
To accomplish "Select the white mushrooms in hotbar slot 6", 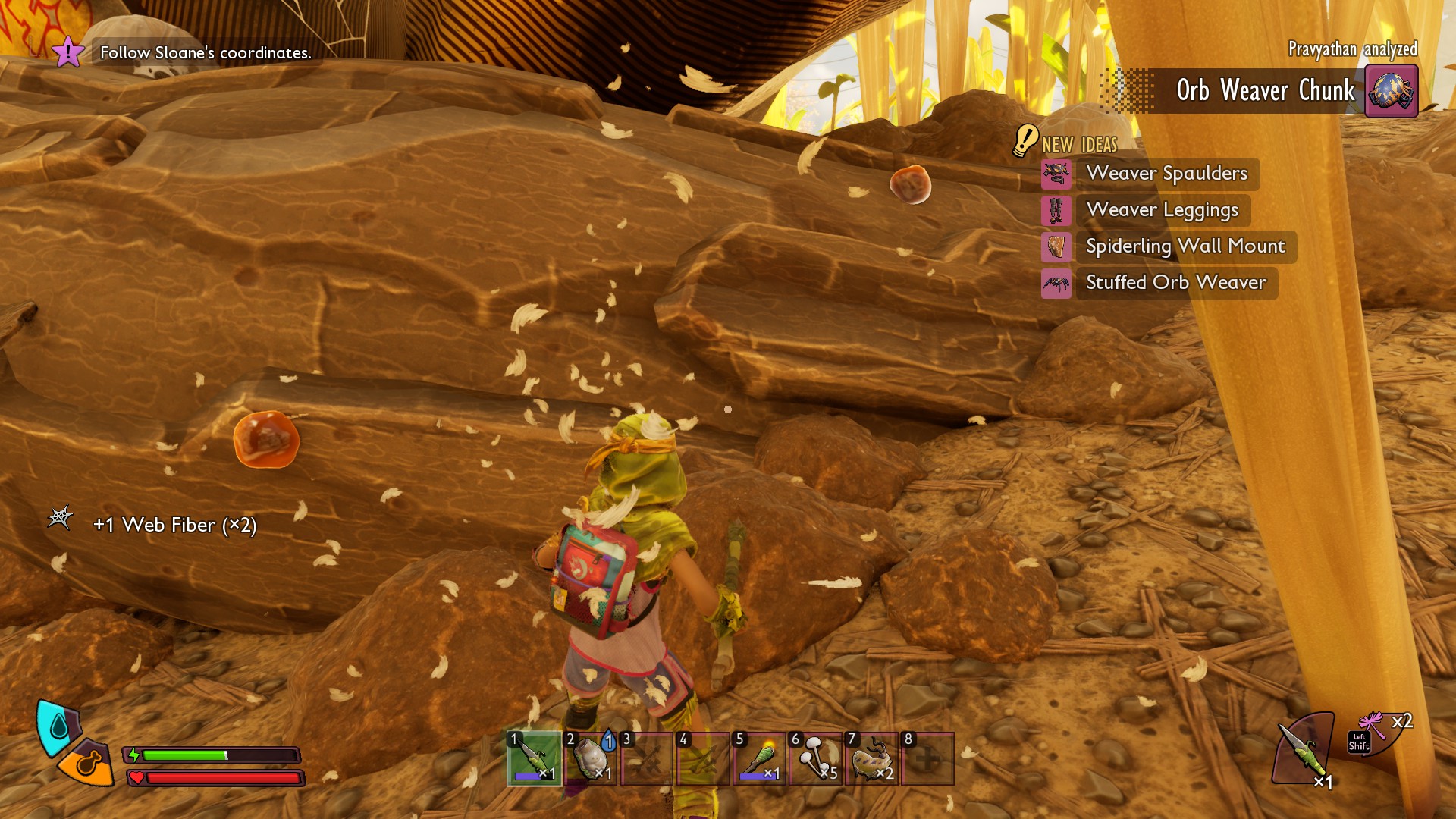I will coord(815,758).
